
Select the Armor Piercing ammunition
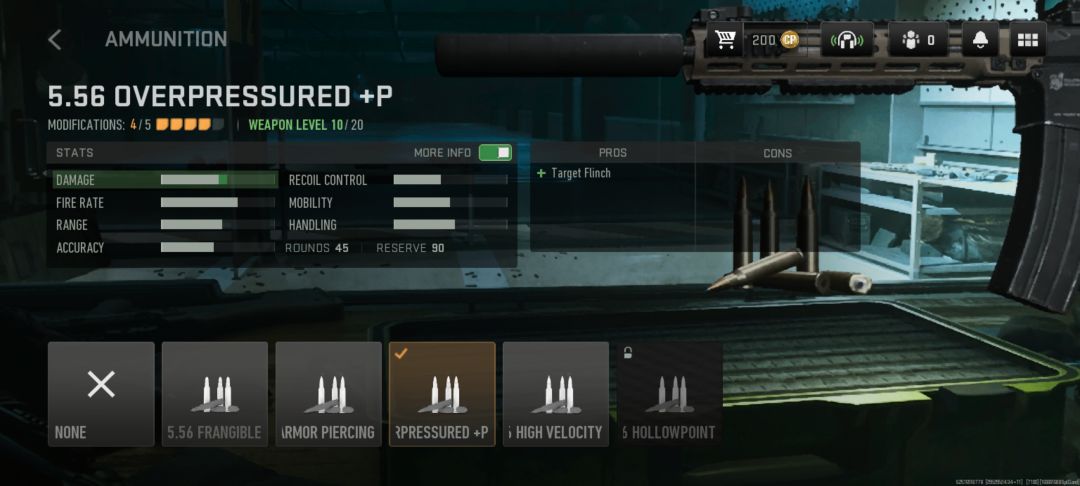[328, 394]
